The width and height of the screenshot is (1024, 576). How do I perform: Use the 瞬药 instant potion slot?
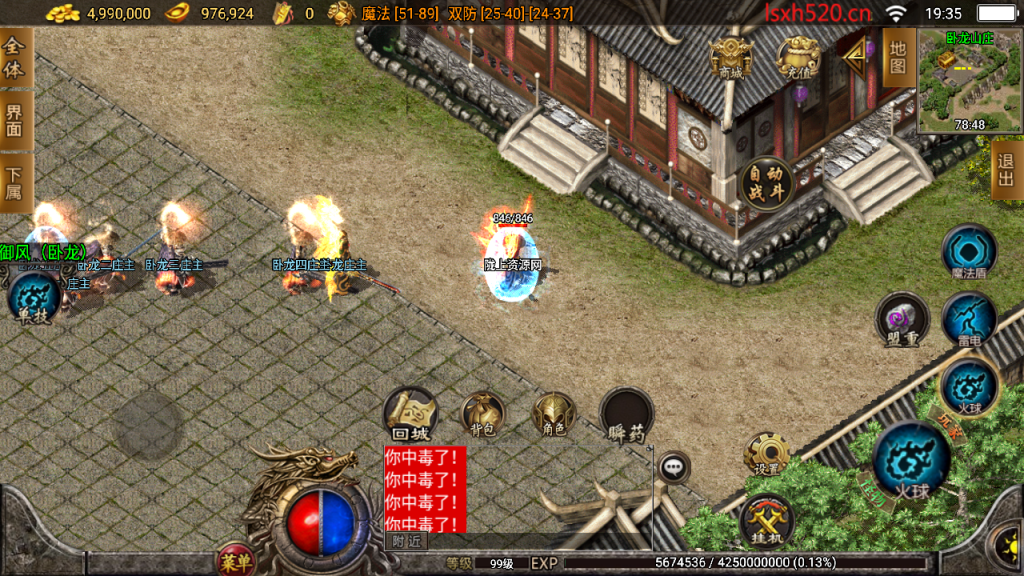click(627, 414)
